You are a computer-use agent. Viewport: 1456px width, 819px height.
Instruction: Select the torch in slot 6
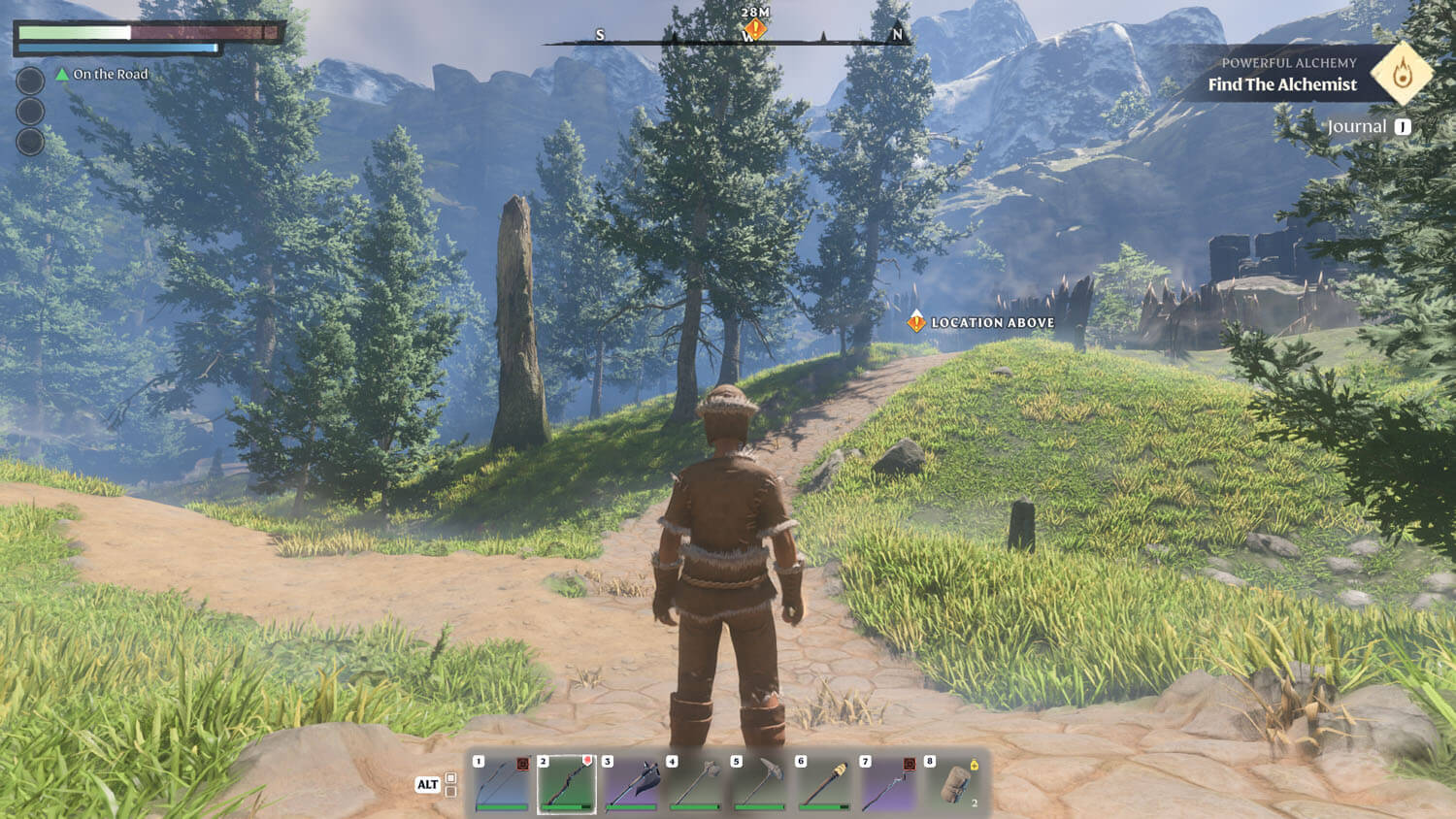point(824,782)
